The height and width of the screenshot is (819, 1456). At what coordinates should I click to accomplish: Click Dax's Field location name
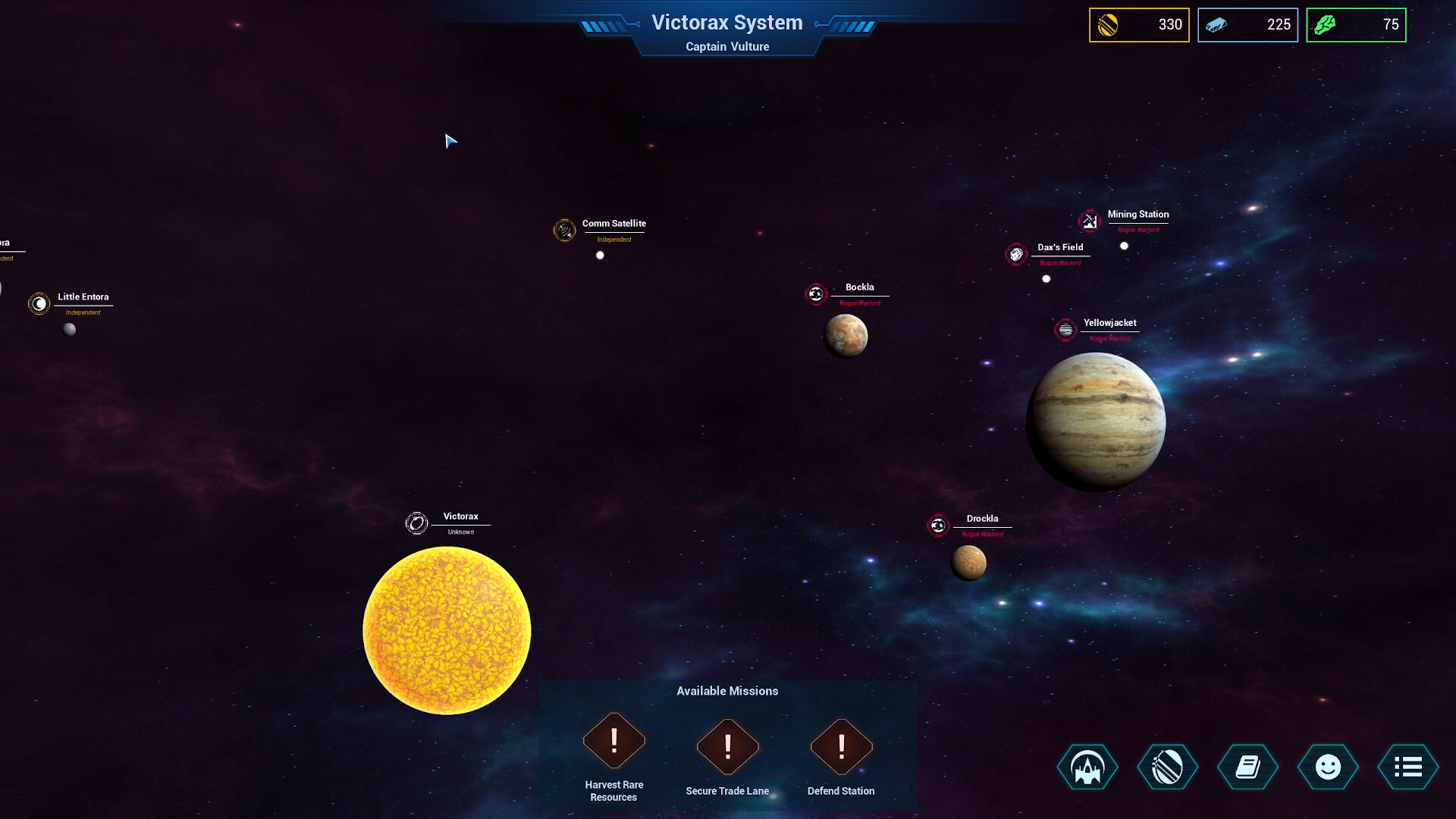point(1060,246)
